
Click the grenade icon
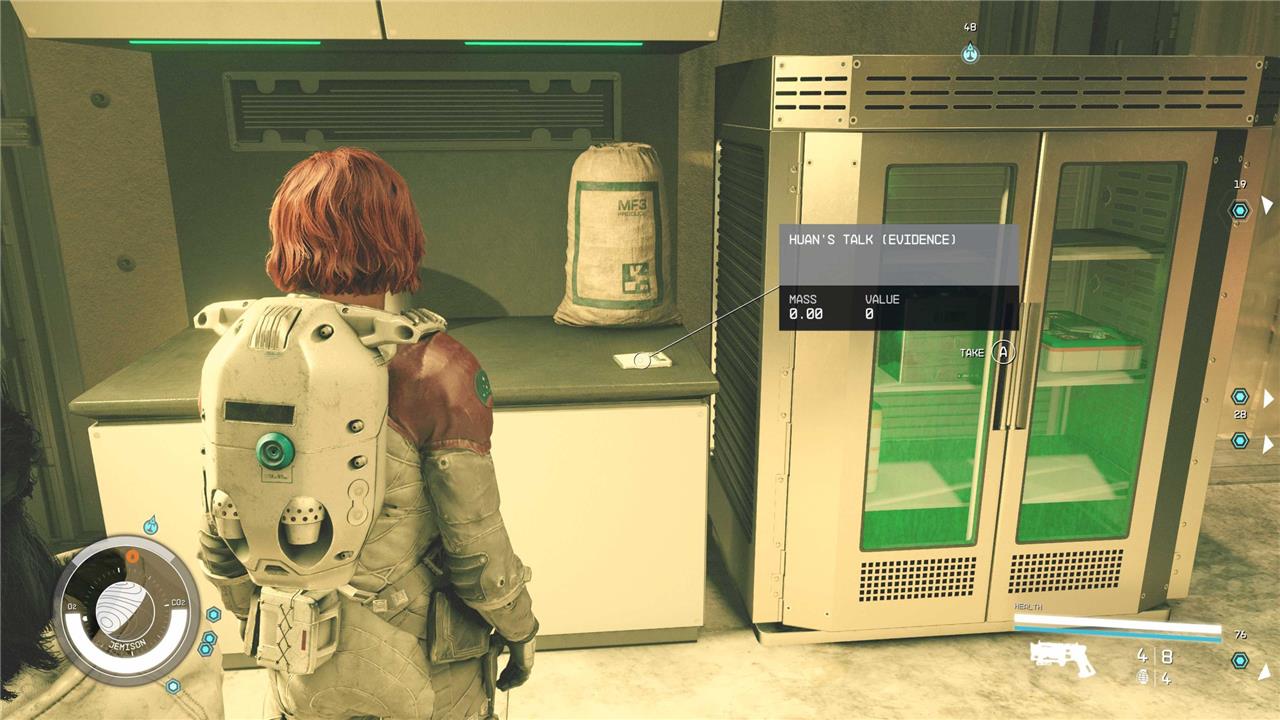[1142, 679]
